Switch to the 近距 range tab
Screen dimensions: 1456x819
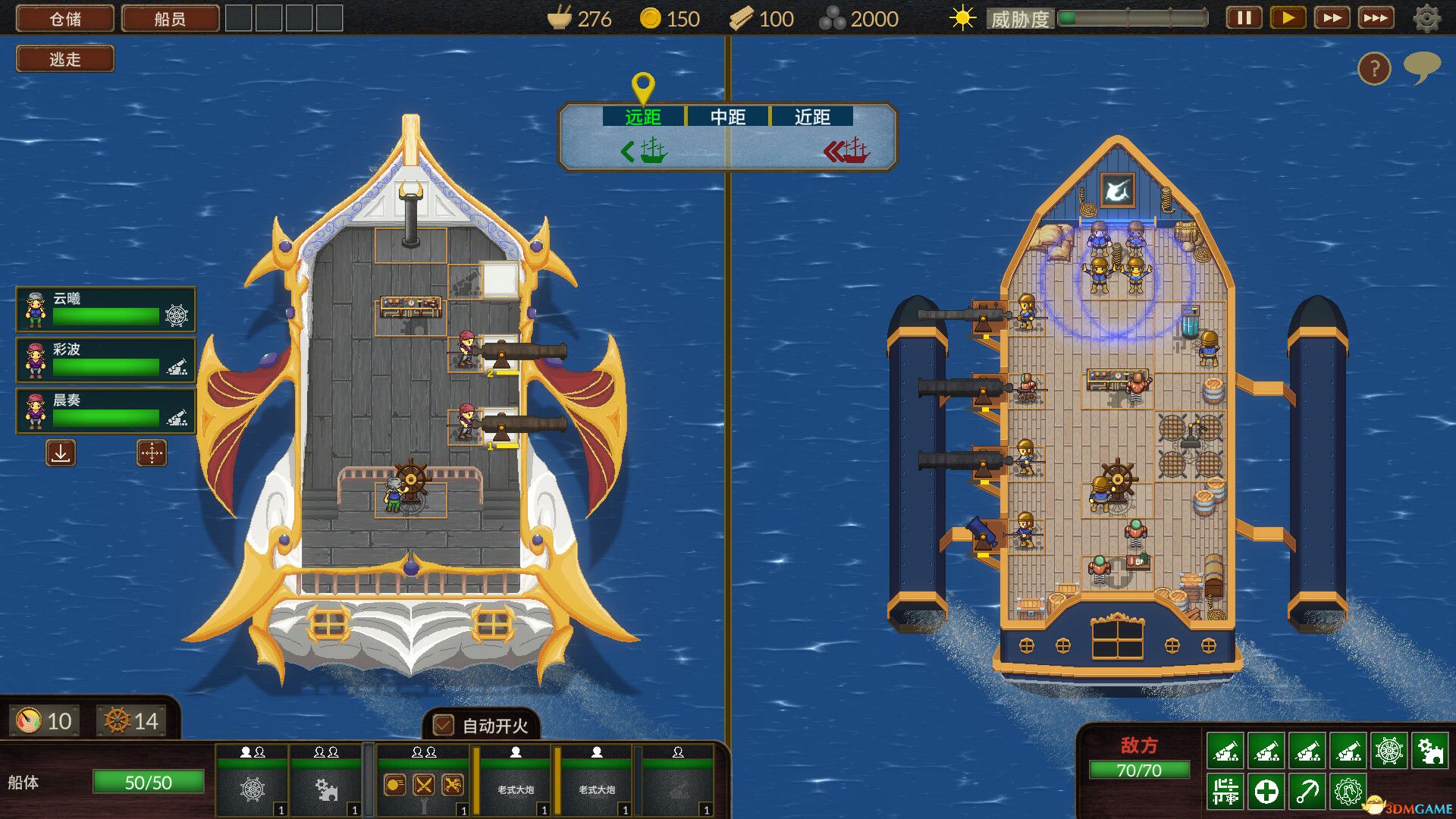click(814, 117)
